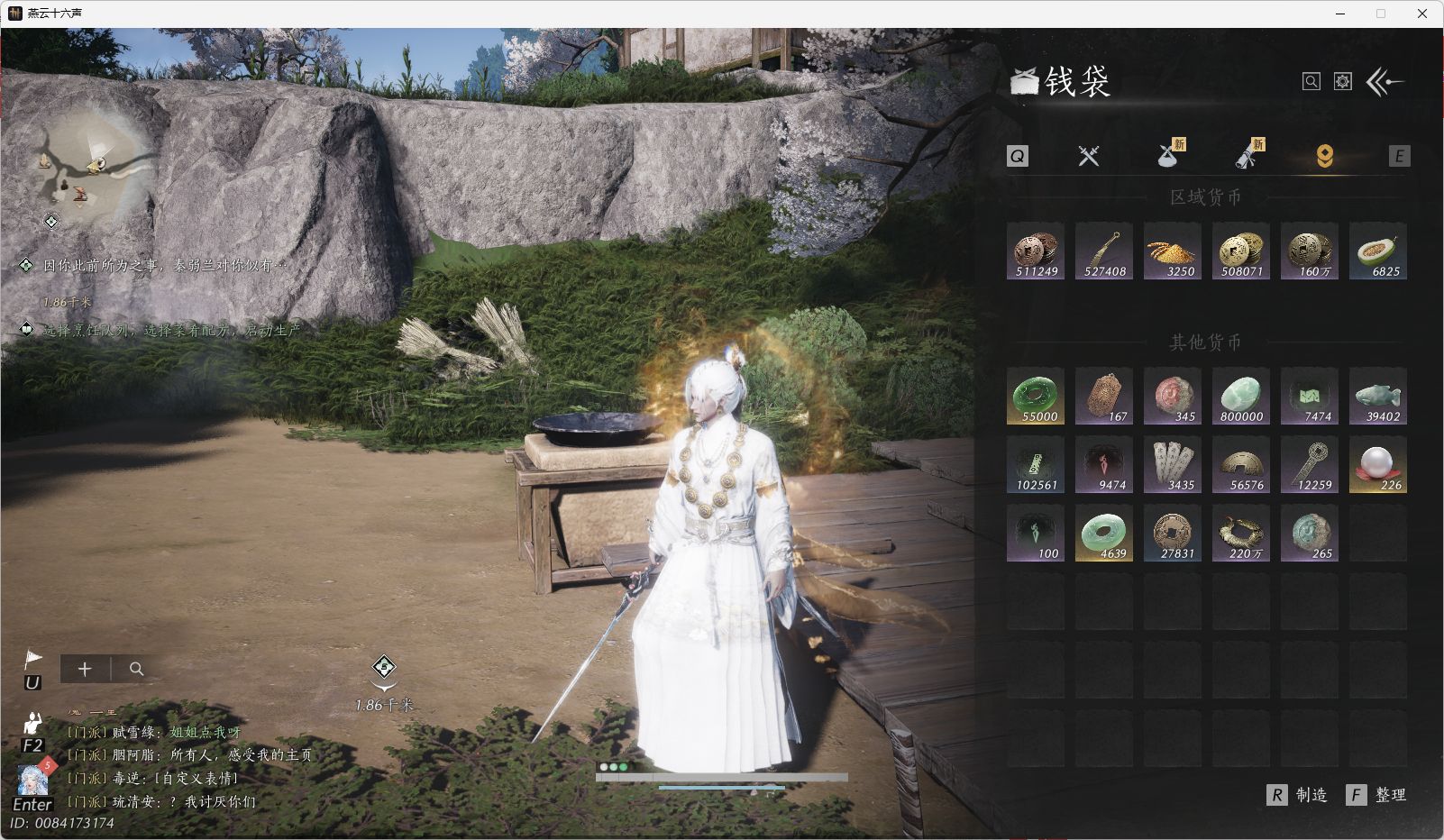Select the dark green jade ring showing 55000
The image size is (1444, 840).
click(1036, 397)
